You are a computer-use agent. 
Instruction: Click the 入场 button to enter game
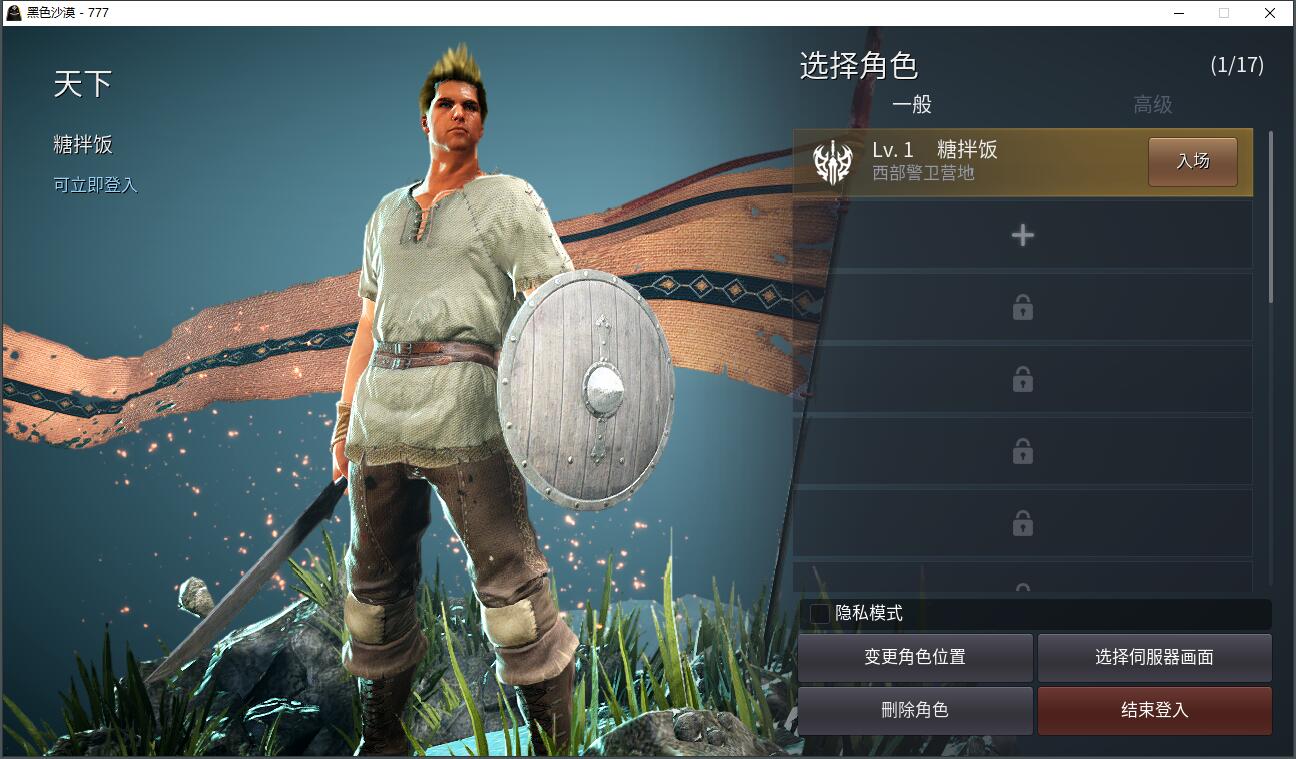click(x=1192, y=161)
